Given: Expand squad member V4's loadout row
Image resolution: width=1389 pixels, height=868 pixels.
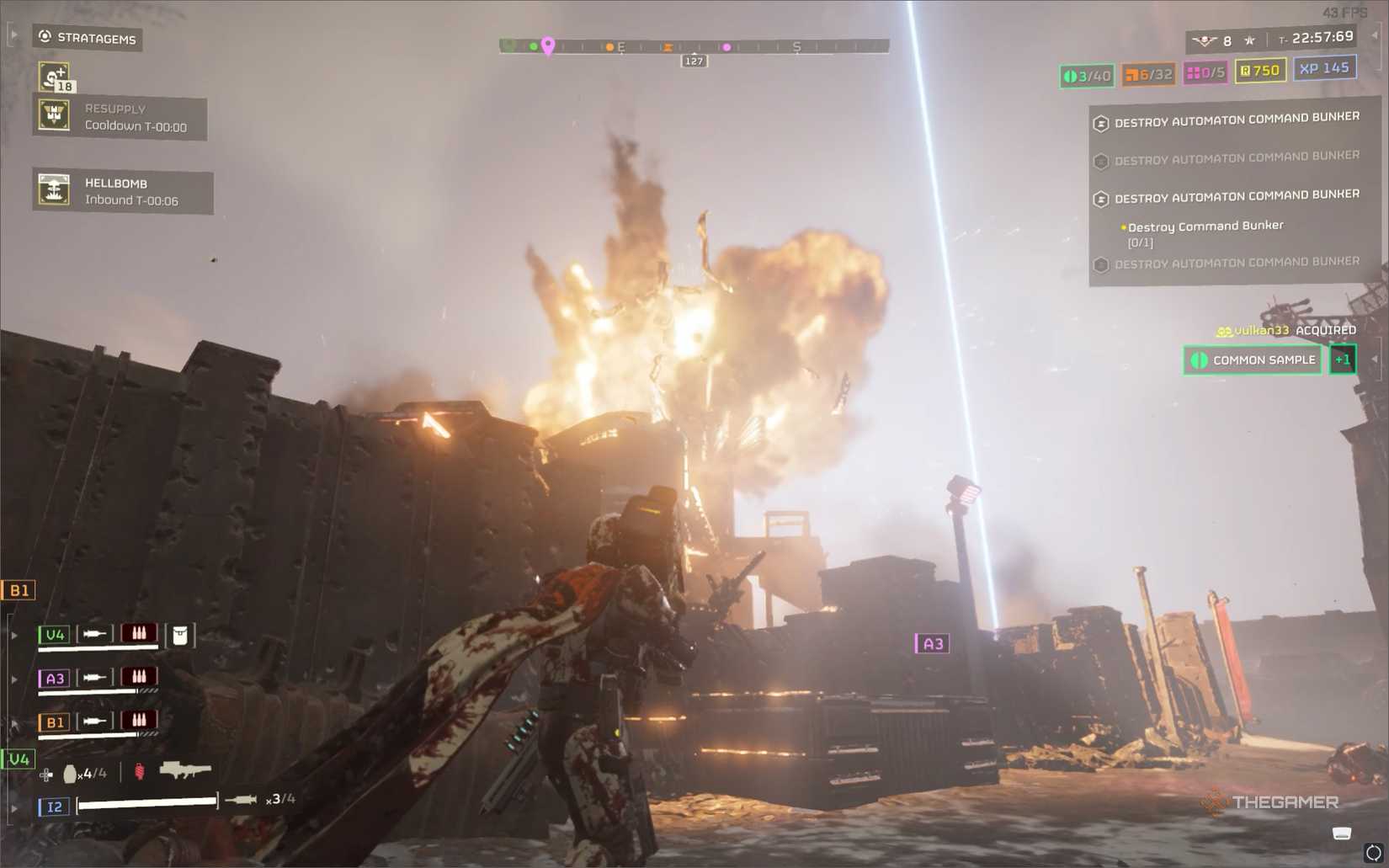Looking at the screenshot, I should pos(13,634).
